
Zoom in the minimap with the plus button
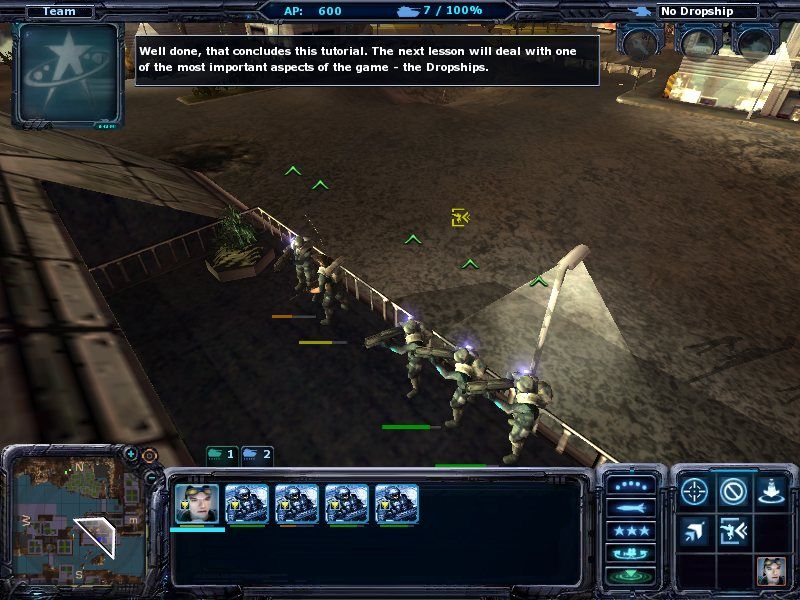point(131,454)
